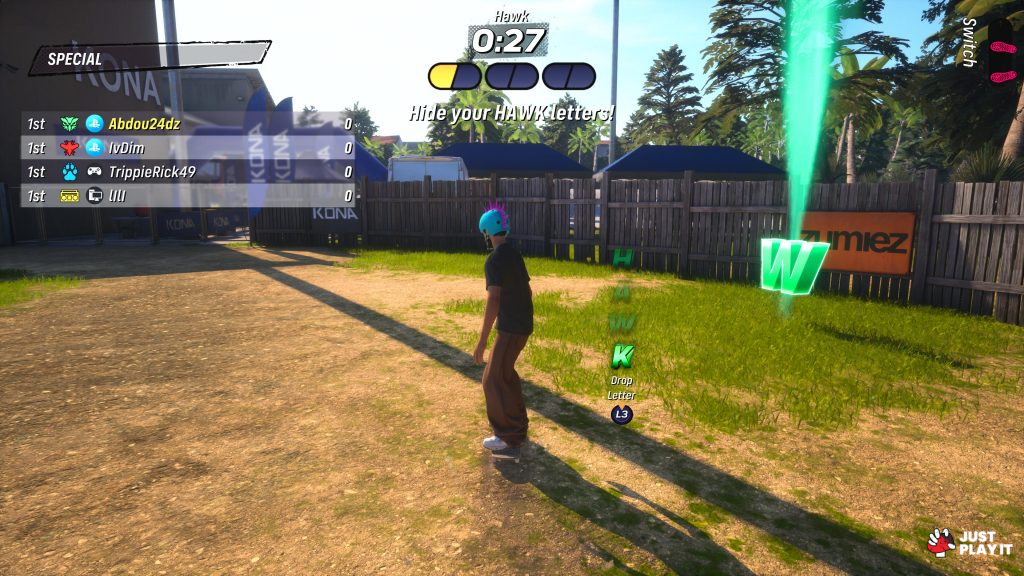Select the lIlI scoreboard entry

point(188,195)
